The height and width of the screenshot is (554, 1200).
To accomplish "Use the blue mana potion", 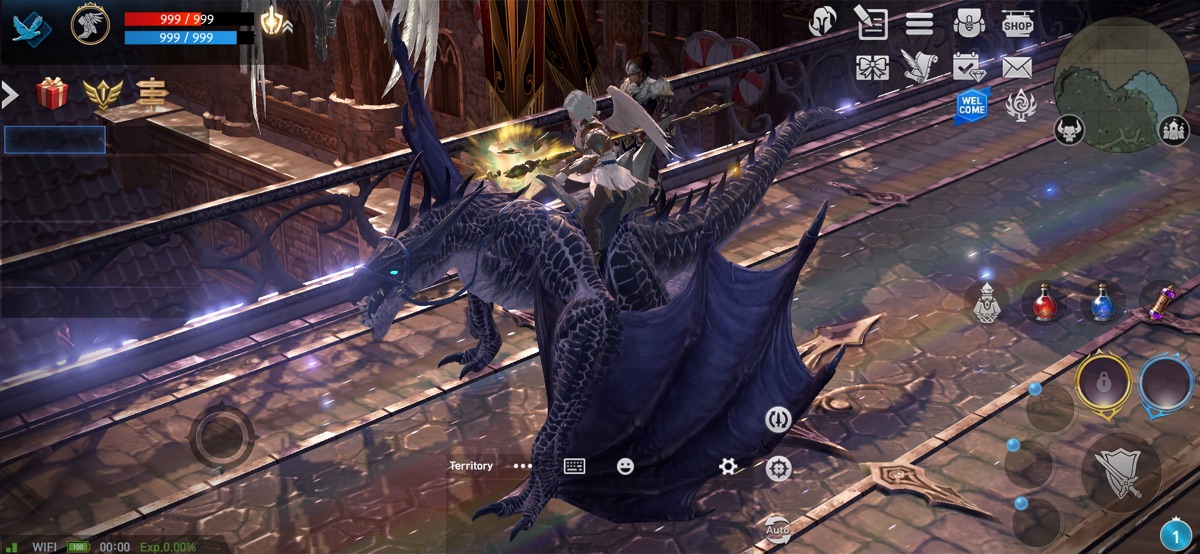I will pos(1103,303).
